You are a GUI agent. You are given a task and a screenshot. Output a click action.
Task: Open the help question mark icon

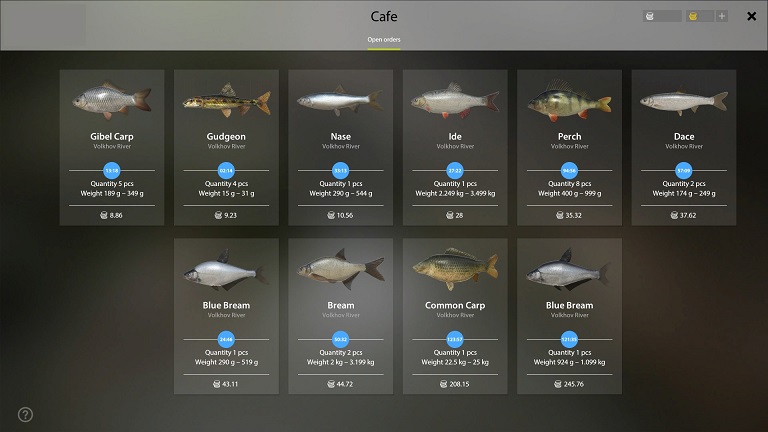[25, 414]
